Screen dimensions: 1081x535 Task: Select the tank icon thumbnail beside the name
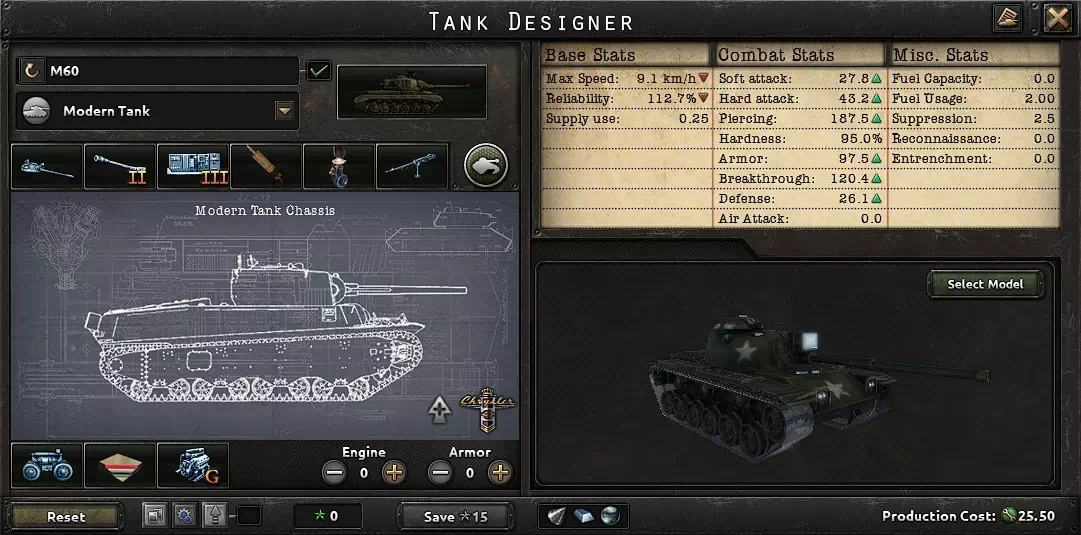tap(412, 92)
